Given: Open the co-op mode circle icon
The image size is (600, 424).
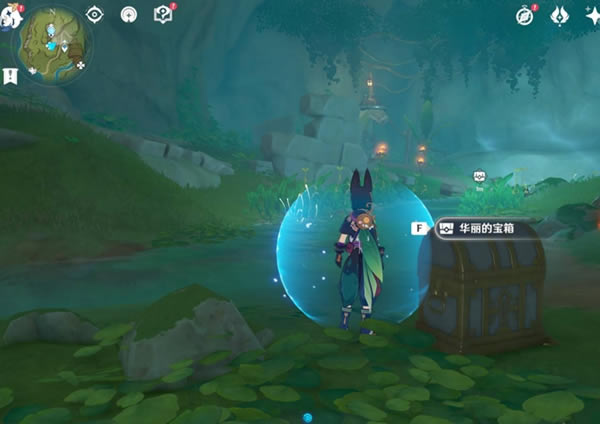Looking at the screenshot, I should point(129,14).
